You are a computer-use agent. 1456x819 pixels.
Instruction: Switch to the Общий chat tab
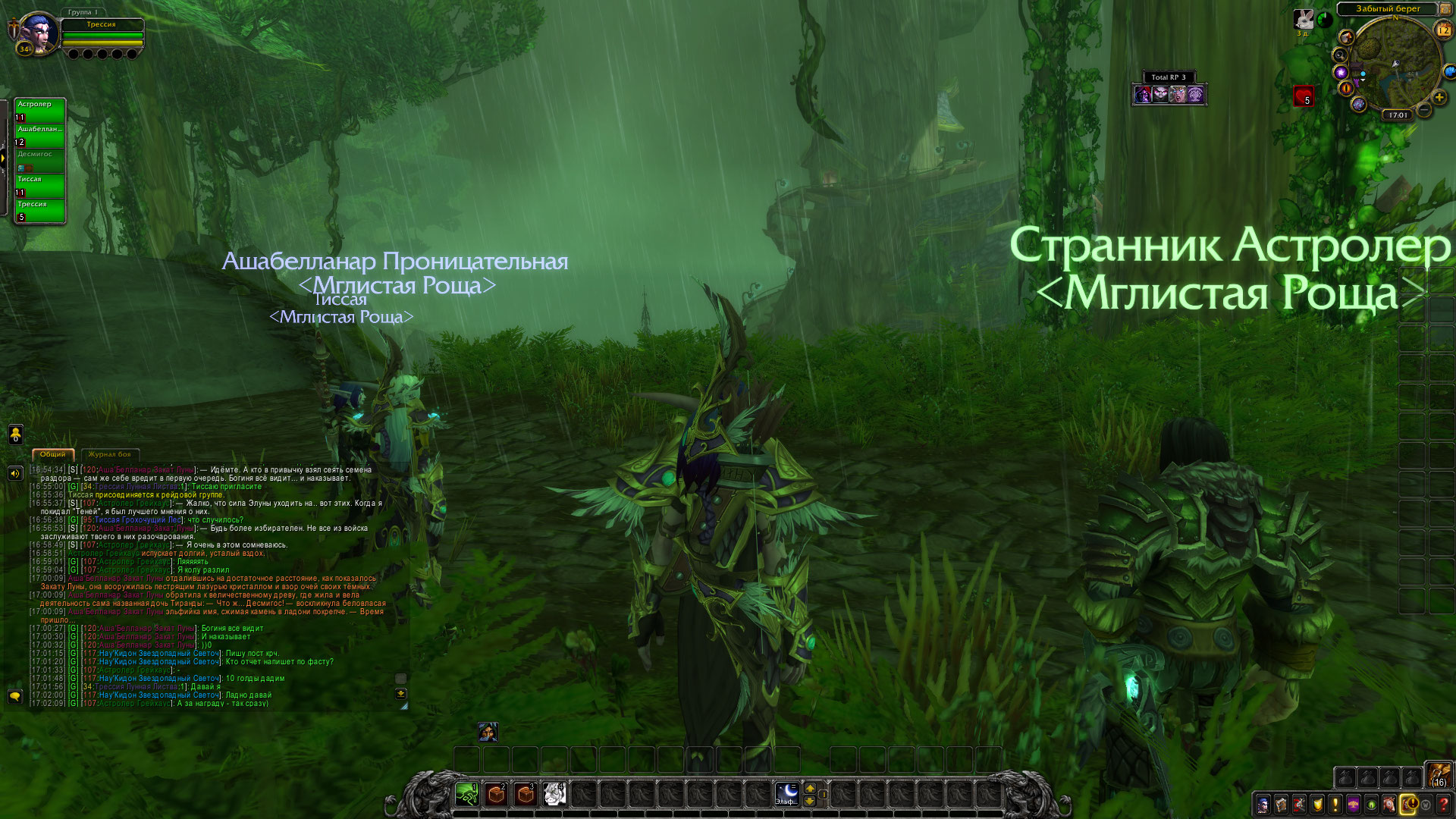pos(52,454)
